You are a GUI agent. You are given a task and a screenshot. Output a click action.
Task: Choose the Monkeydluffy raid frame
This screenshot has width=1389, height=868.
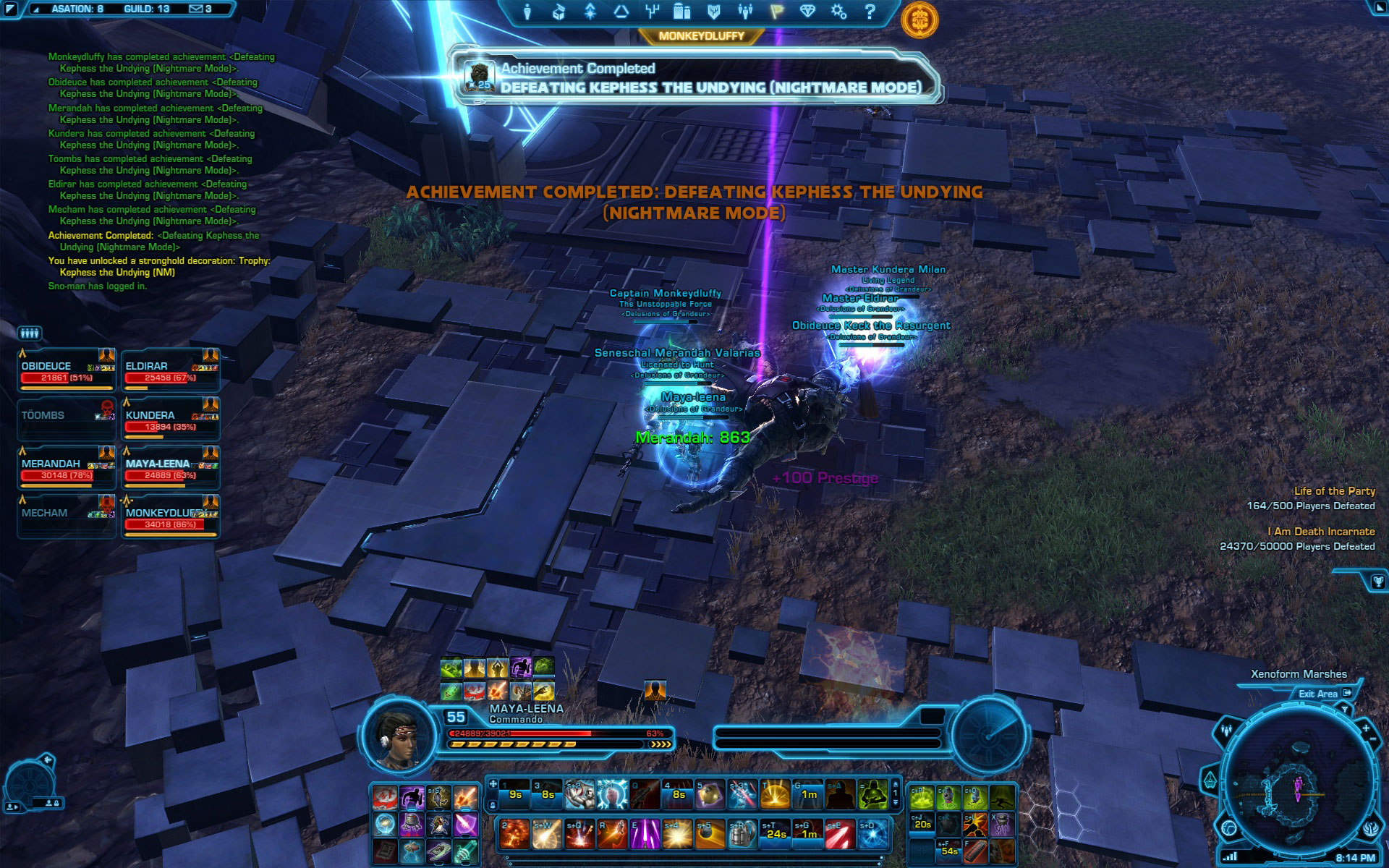[x=171, y=518]
